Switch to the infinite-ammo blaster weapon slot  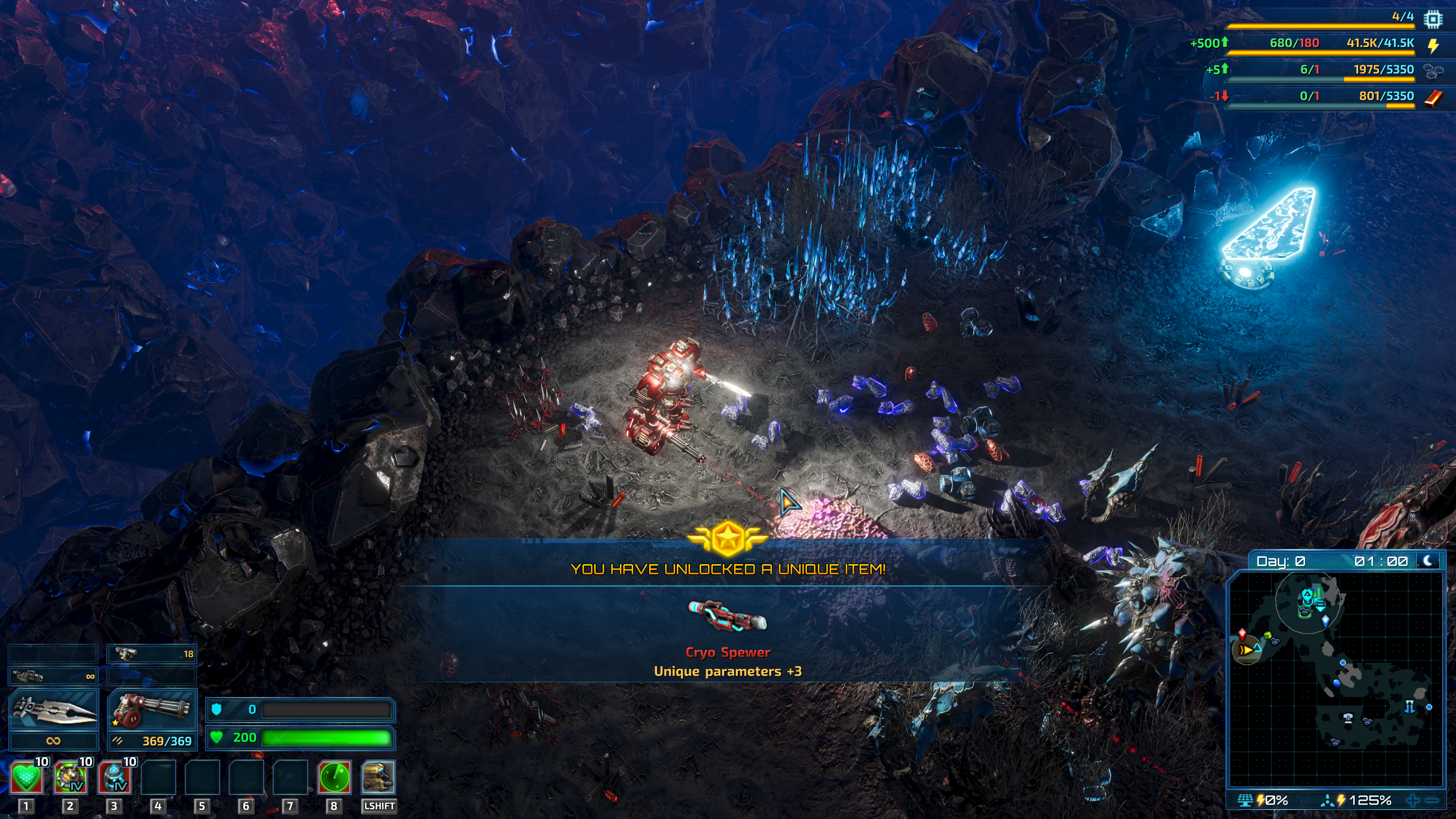click(54, 675)
